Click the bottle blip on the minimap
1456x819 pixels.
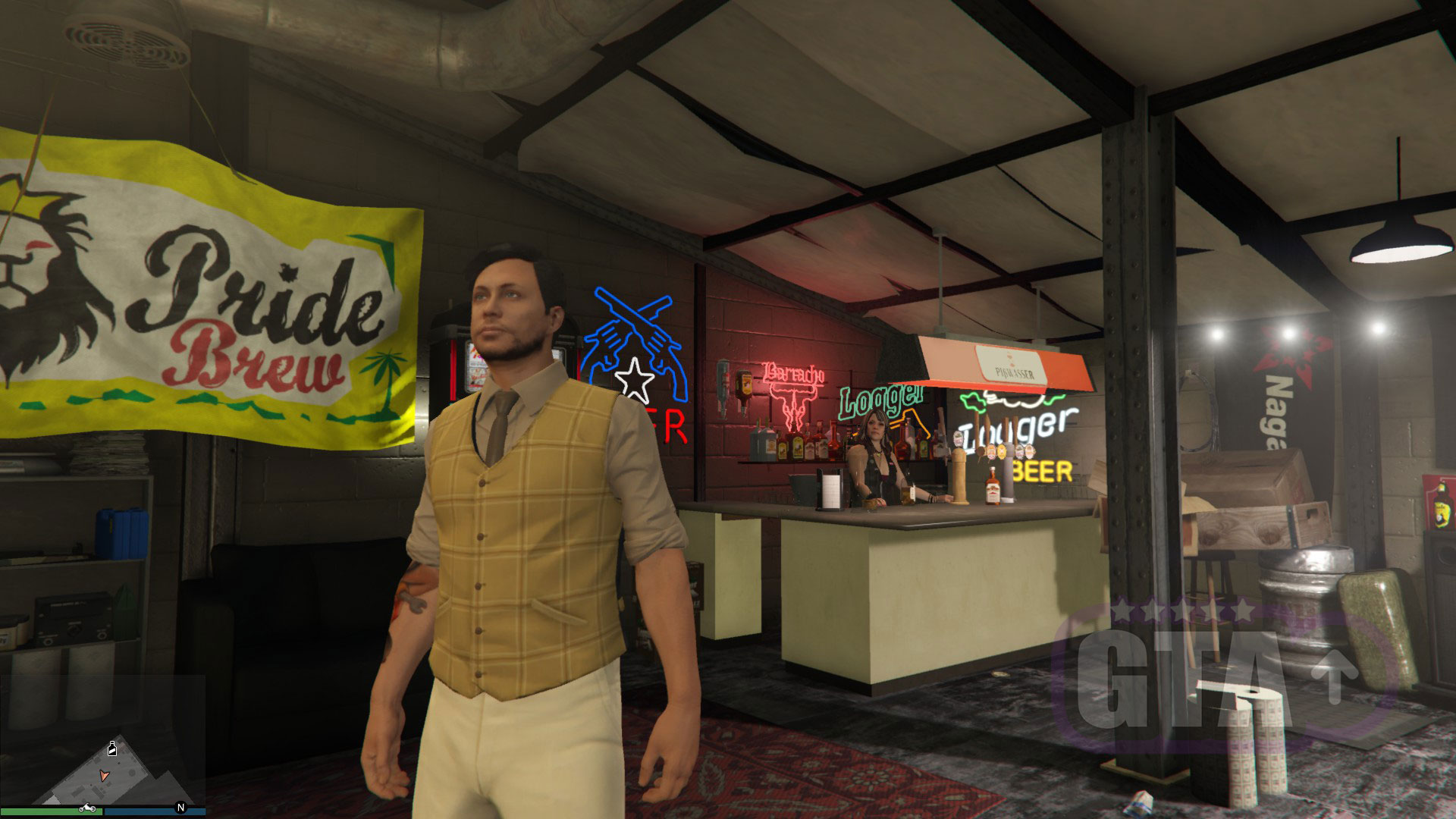click(112, 748)
